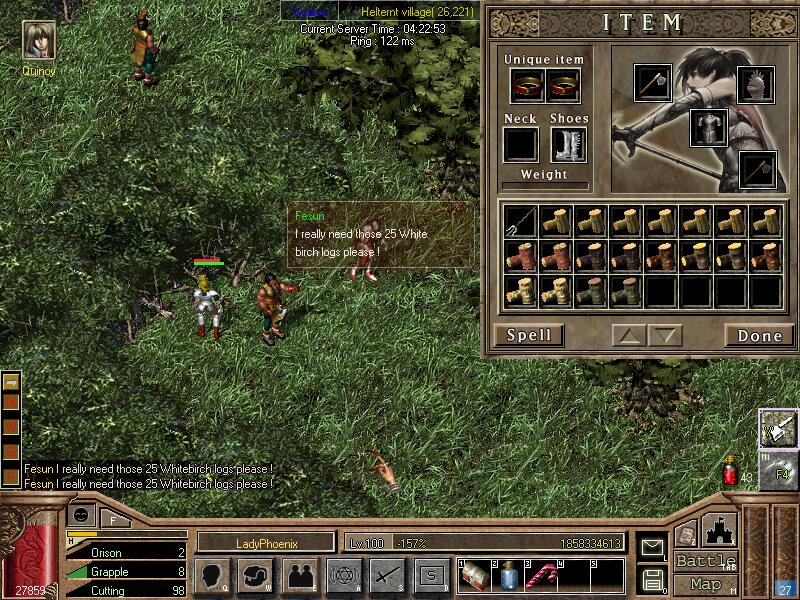Open the hexagram magic menu button
This screenshot has height=600, width=800.
pos(343,575)
